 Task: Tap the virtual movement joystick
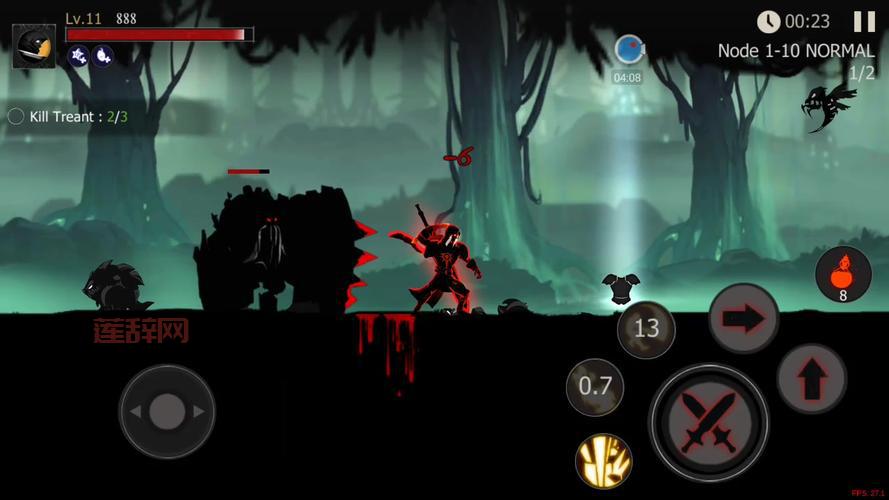pos(166,411)
